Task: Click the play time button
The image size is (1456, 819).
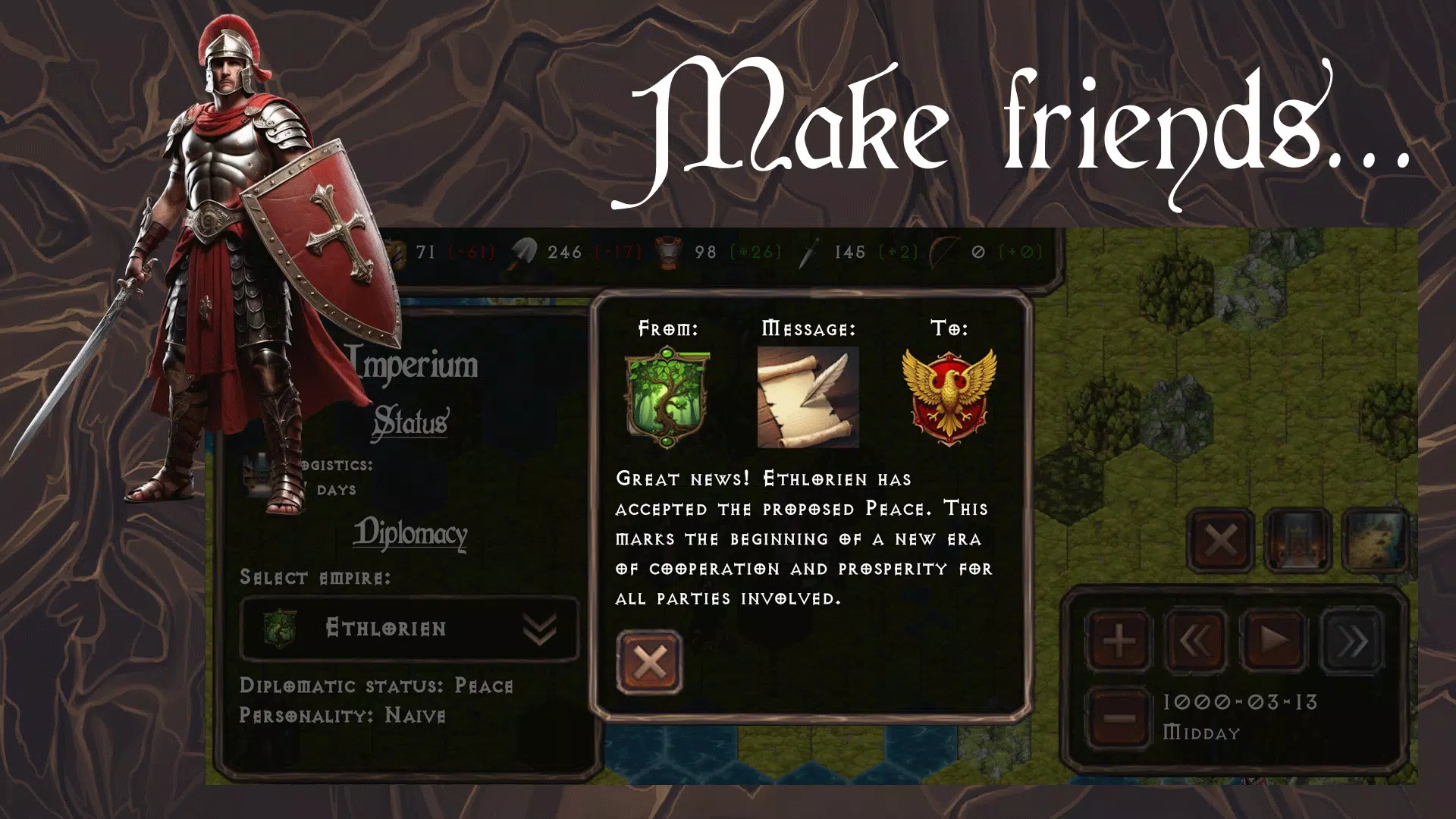Action: [1274, 642]
